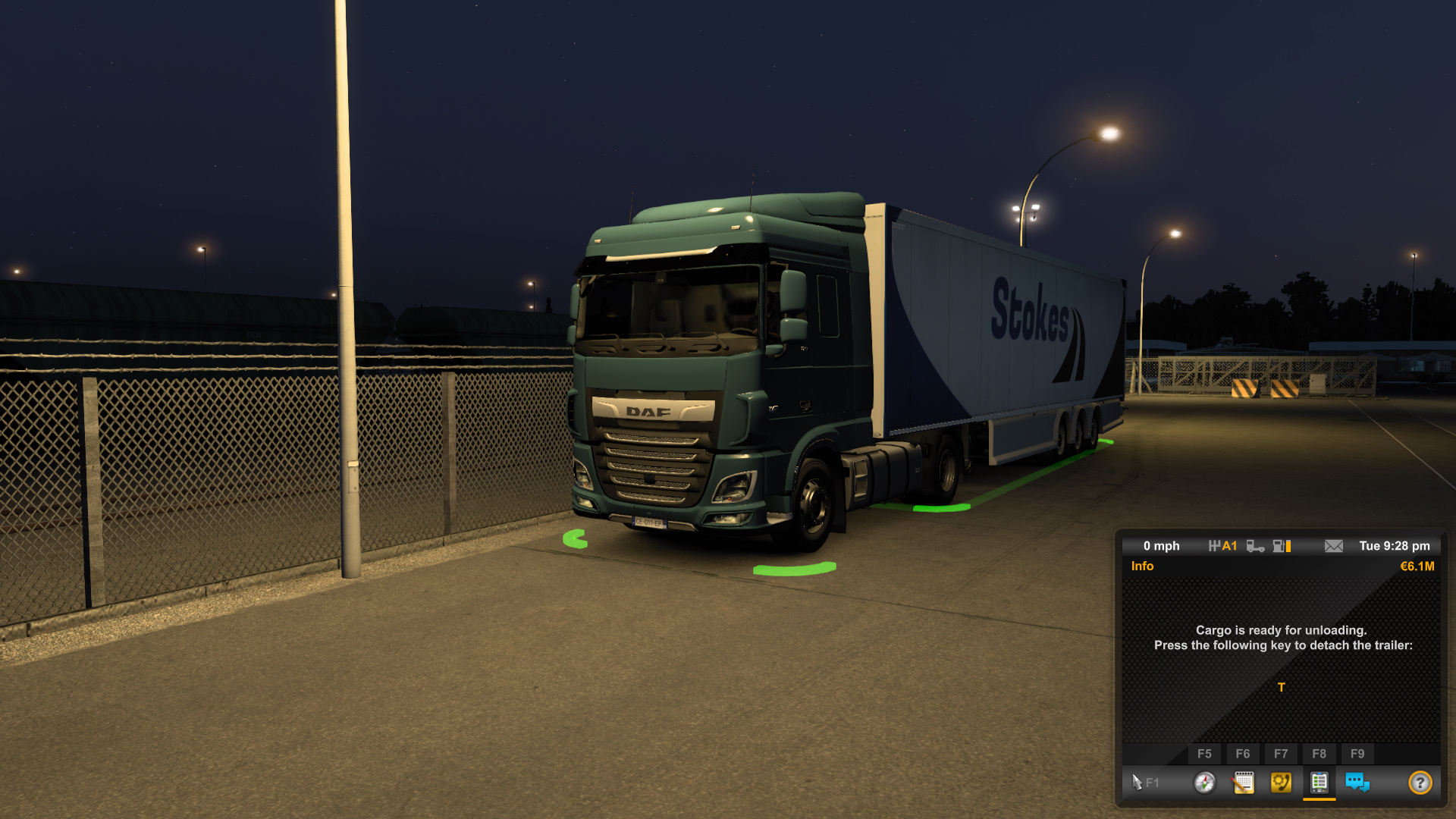This screenshot has width=1456, height=819.
Task: Select the clipboard info tab
Action: tap(1319, 782)
